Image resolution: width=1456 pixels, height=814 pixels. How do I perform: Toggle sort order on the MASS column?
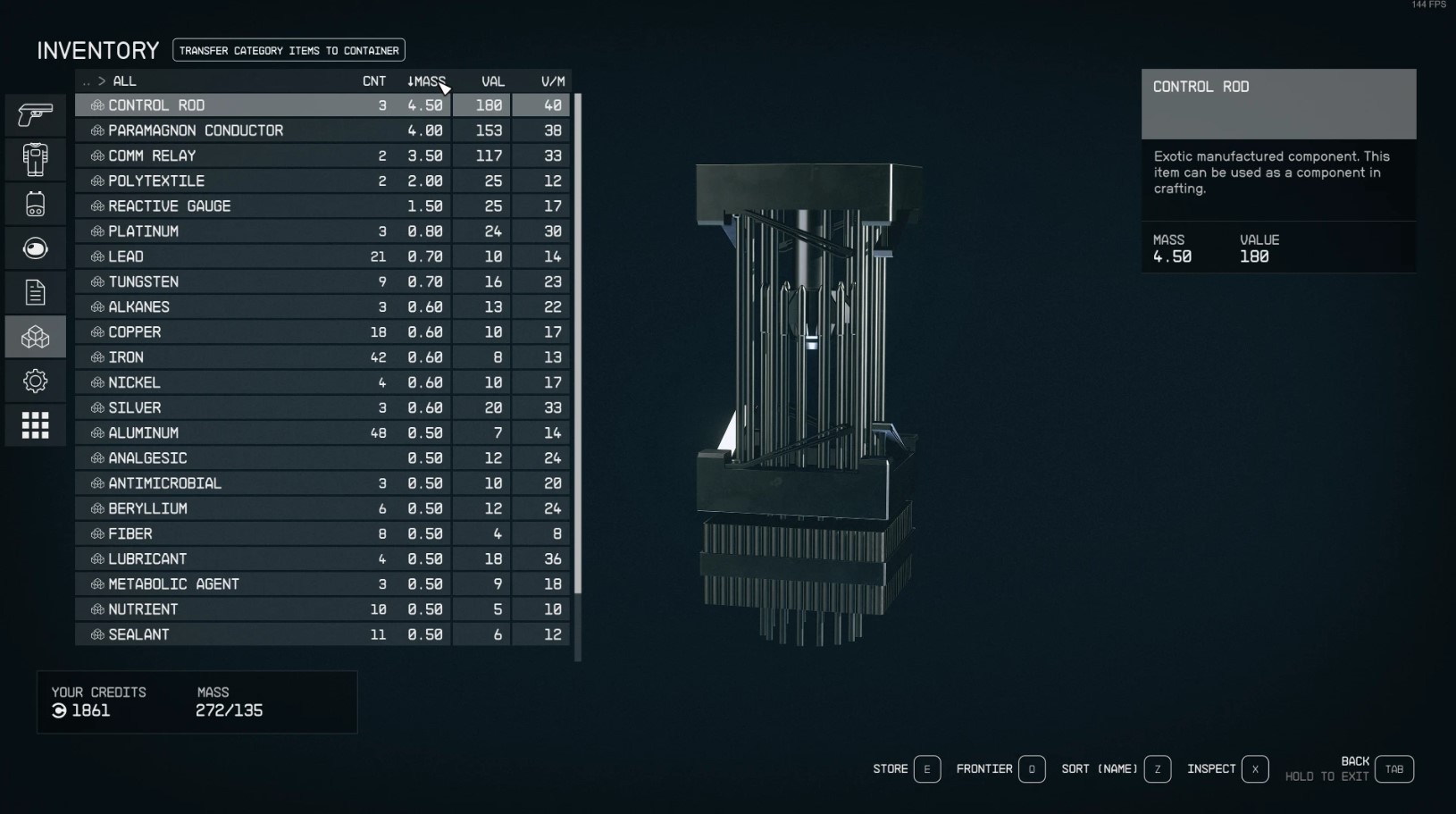427,81
